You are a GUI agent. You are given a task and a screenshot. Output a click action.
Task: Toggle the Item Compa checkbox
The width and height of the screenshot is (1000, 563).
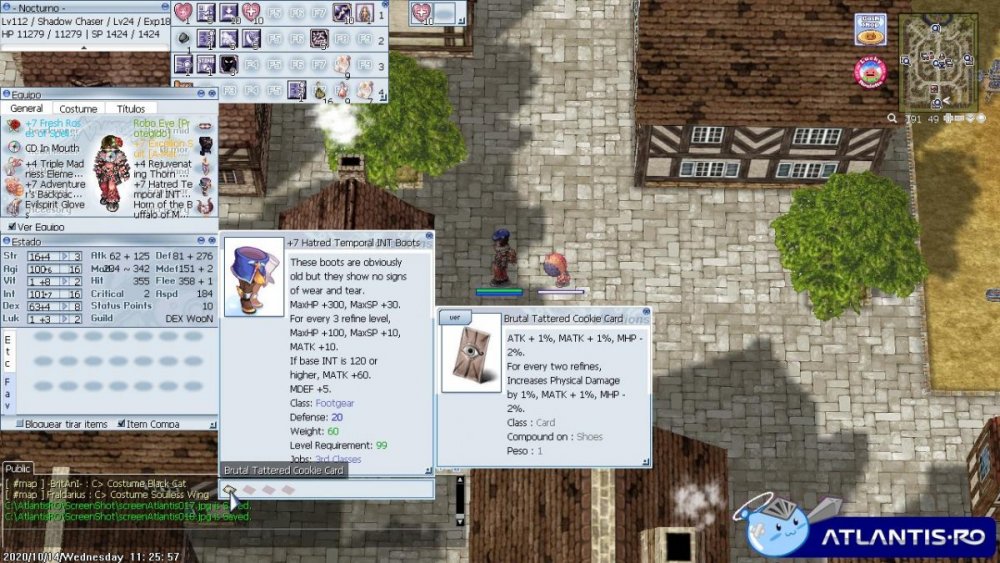click(121, 424)
